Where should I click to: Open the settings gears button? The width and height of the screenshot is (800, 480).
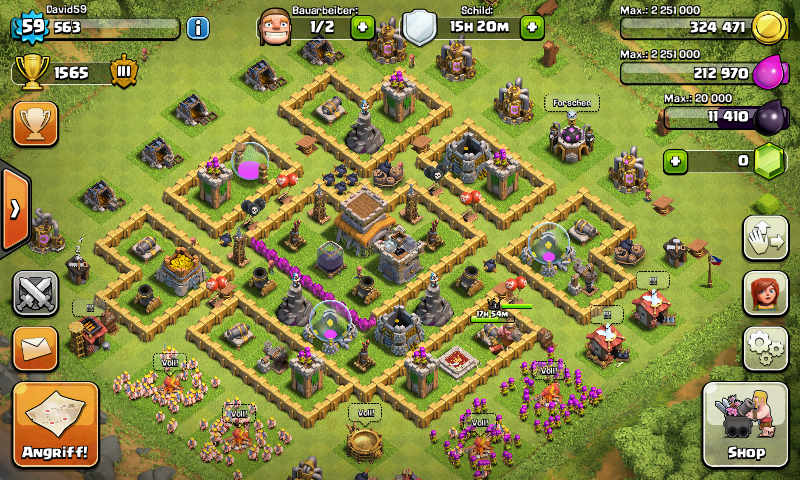pyautogui.click(x=765, y=347)
